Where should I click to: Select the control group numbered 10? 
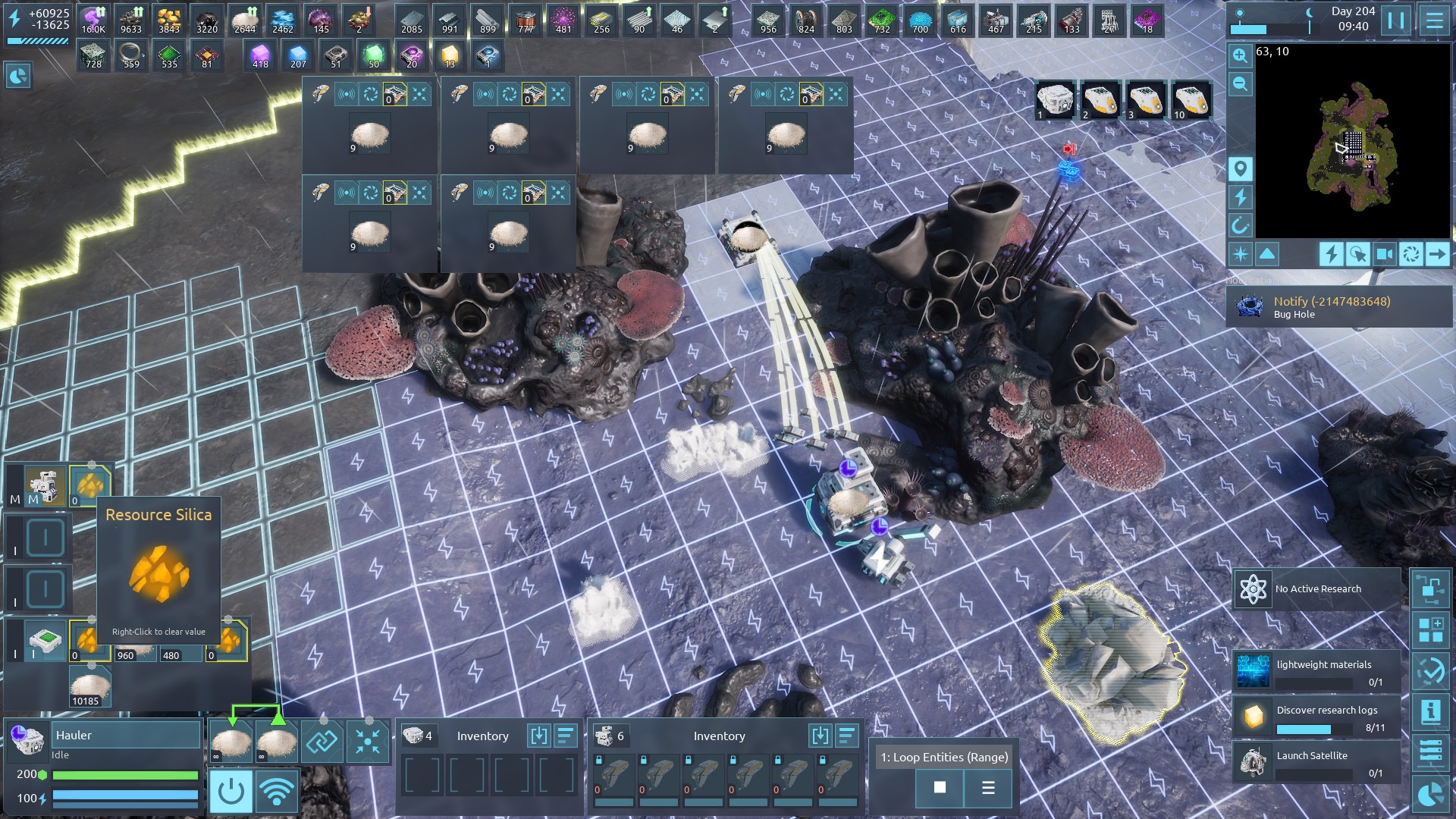tap(1191, 101)
